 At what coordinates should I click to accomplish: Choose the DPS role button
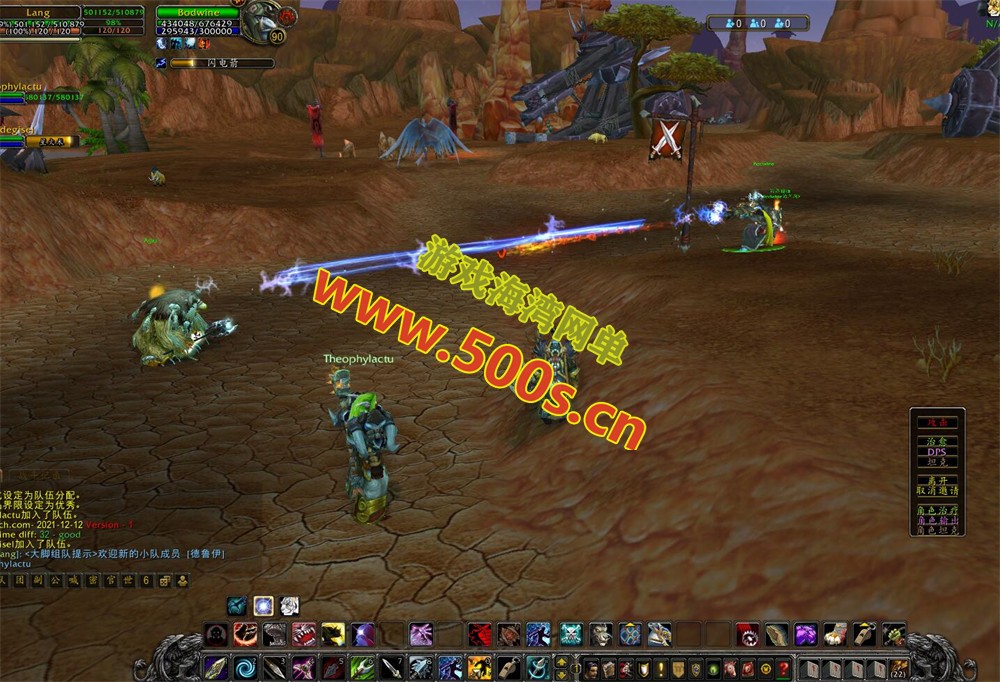[937, 451]
